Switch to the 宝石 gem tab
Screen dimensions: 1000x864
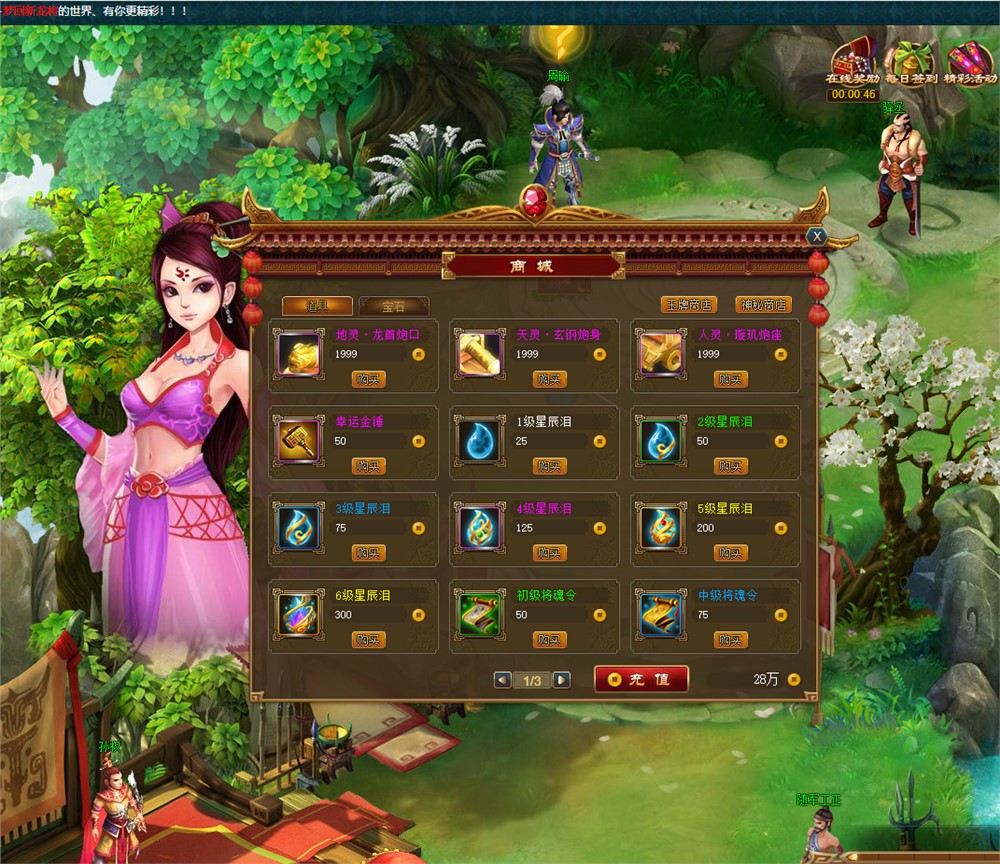pos(394,306)
